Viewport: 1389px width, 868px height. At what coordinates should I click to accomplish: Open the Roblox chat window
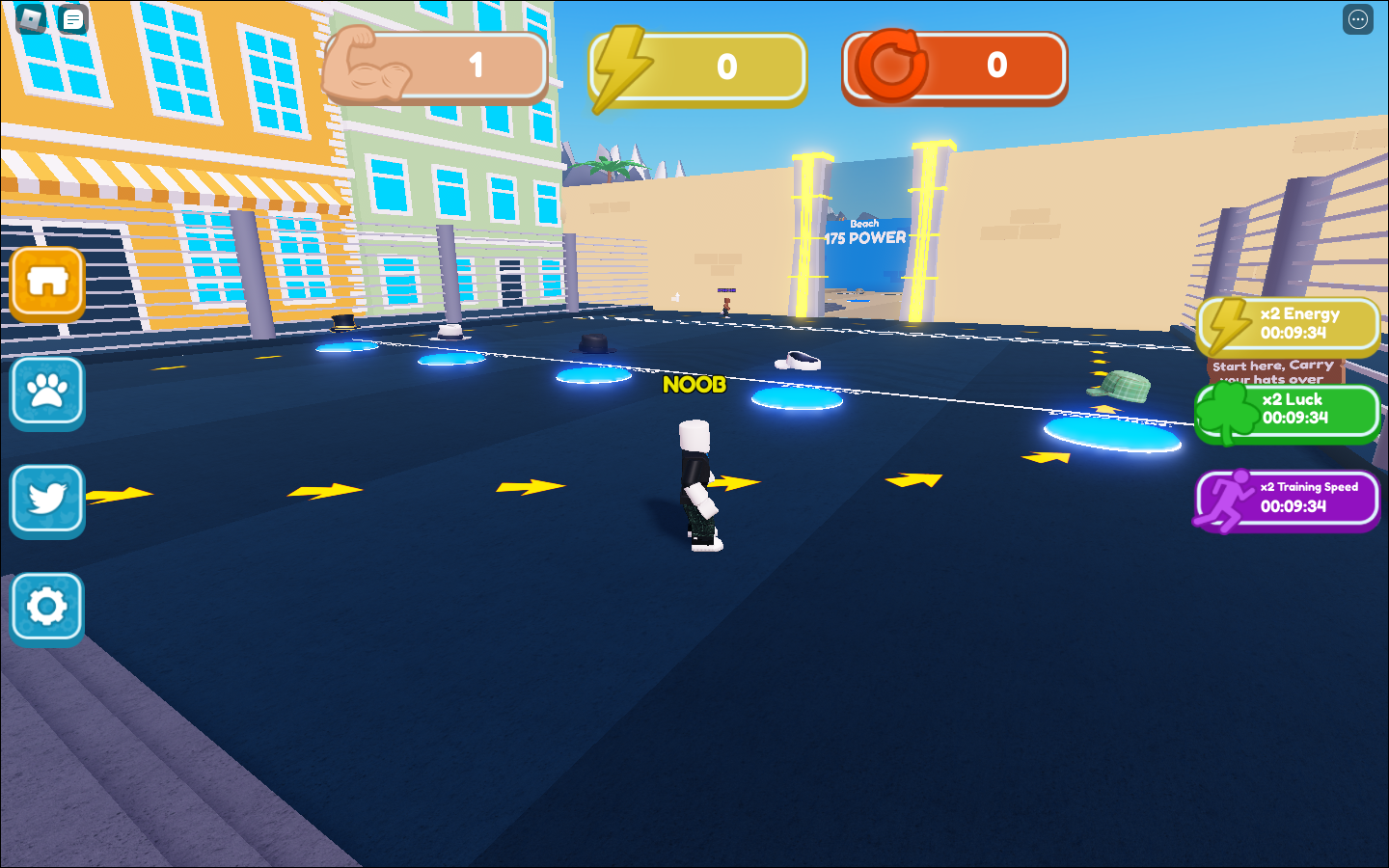pyautogui.click(x=71, y=18)
